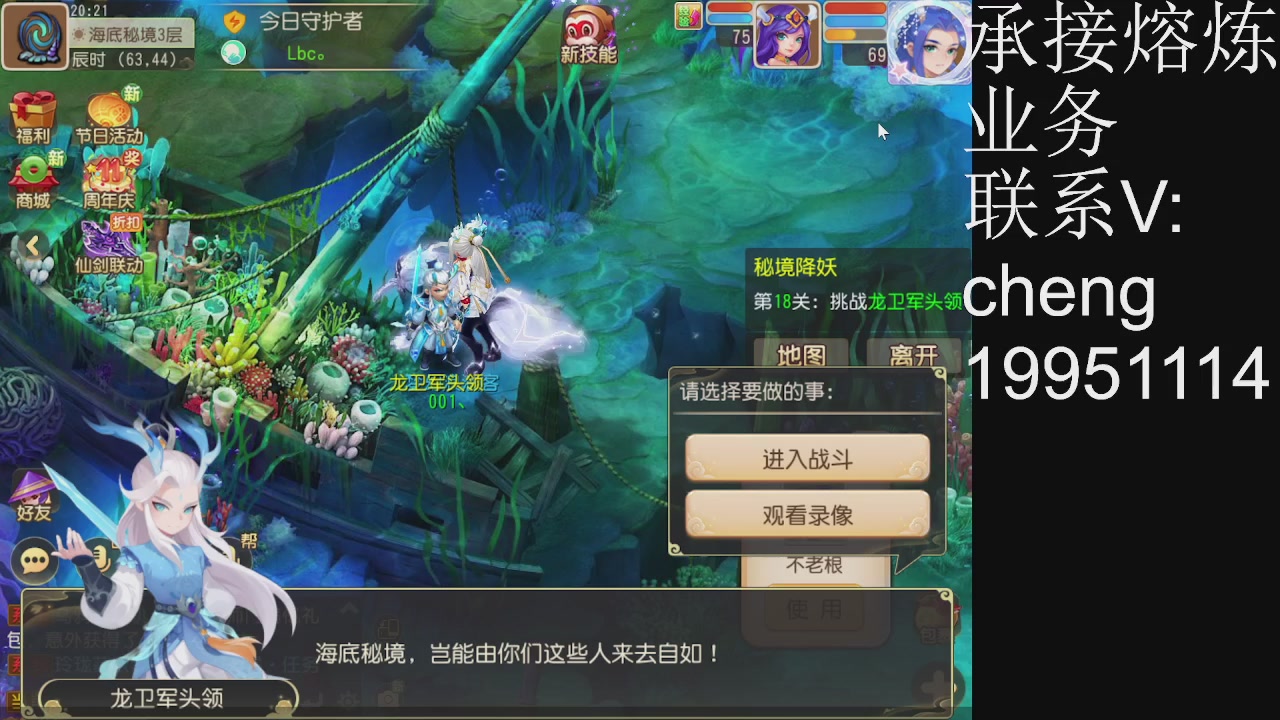
Task: Select the 观看录像 watch replay option
Action: pos(806,513)
